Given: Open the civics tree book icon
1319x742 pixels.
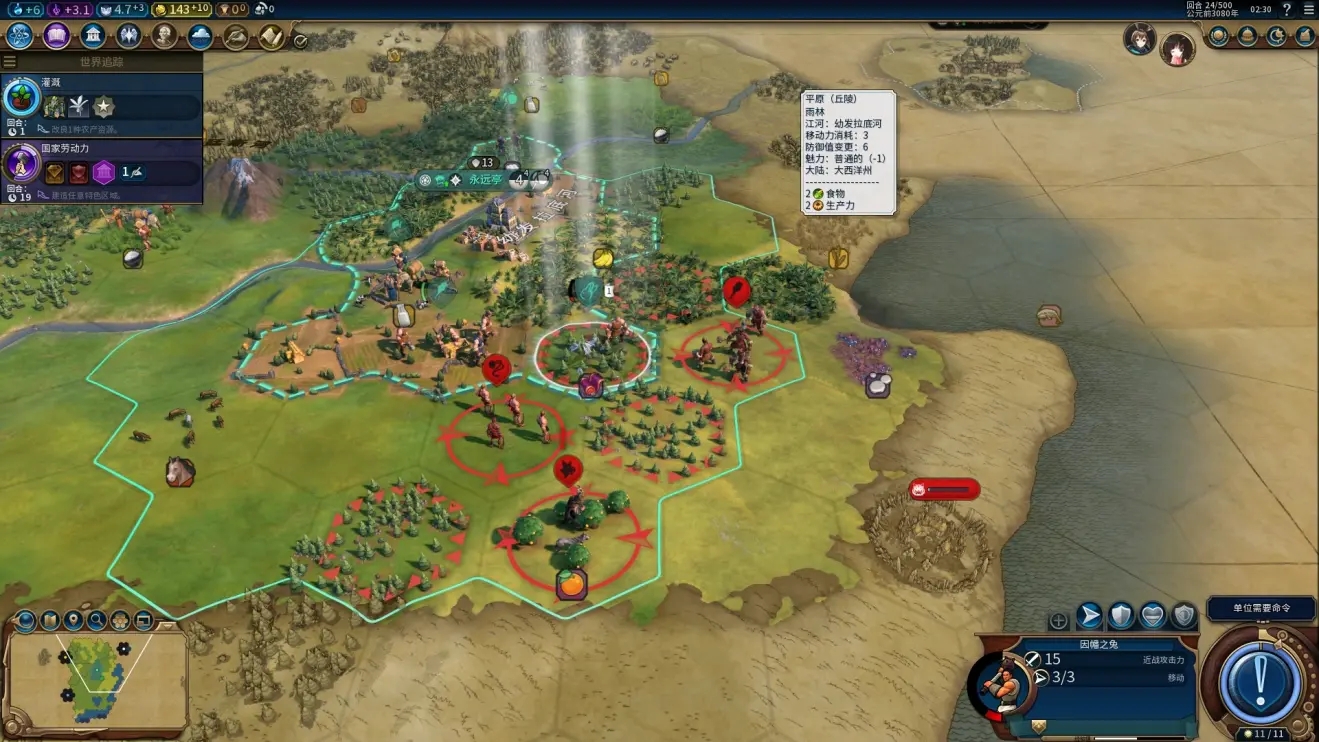Looking at the screenshot, I should [x=57, y=36].
